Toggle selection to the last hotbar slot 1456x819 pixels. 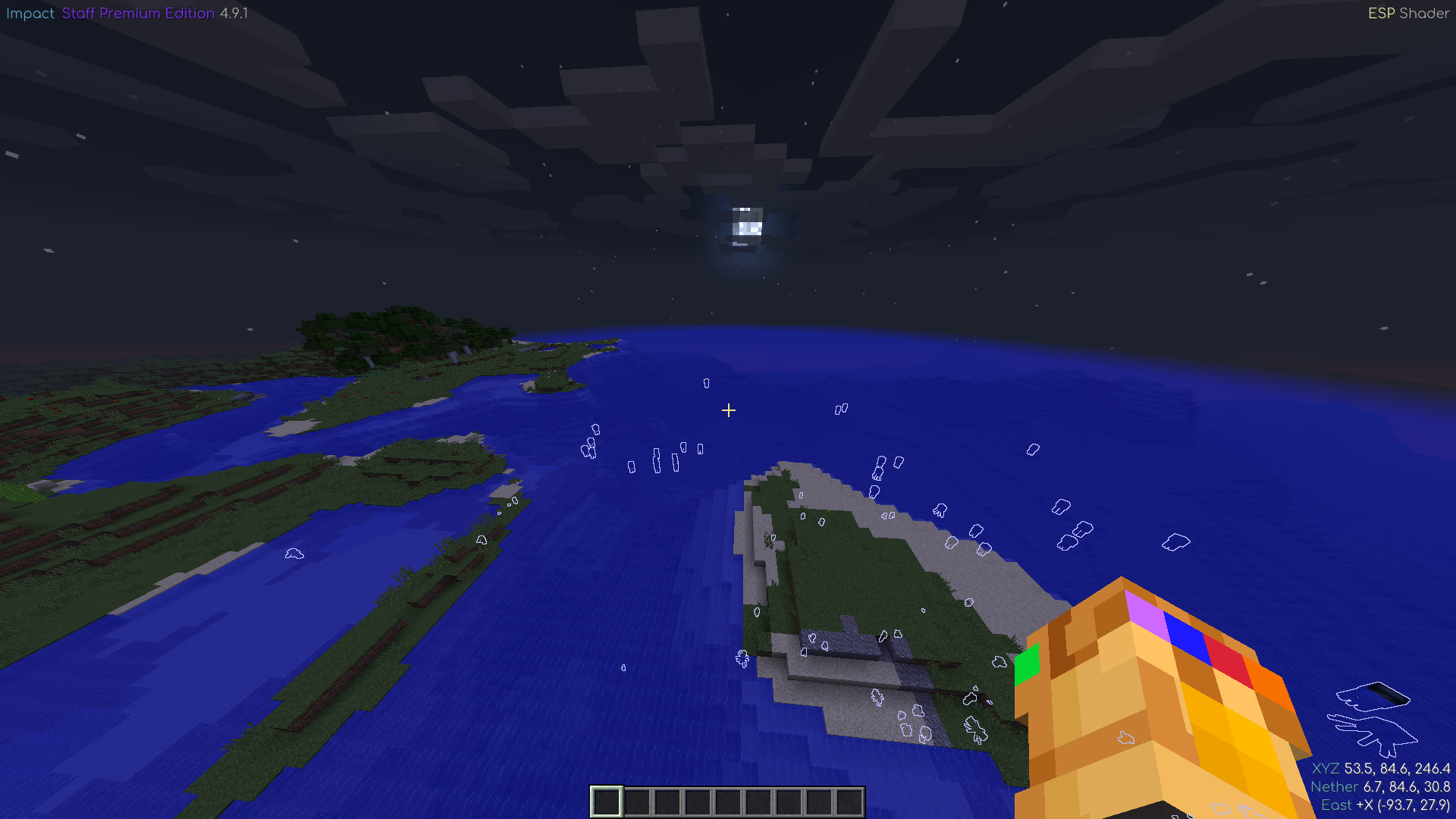pos(850,802)
